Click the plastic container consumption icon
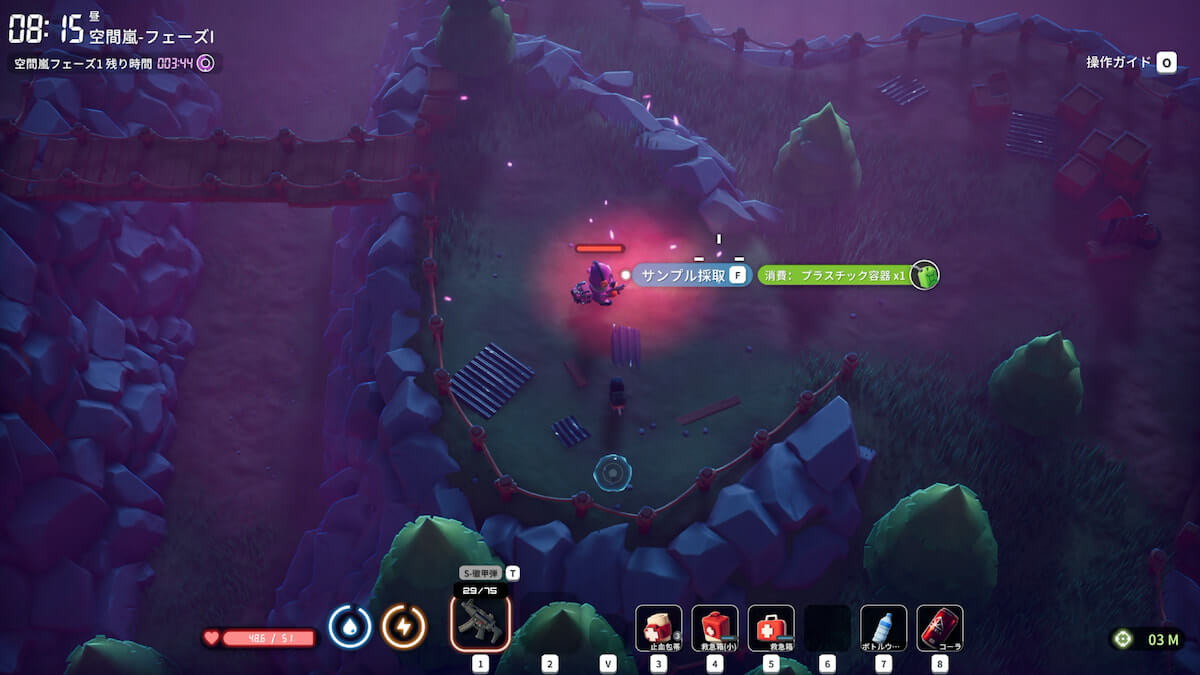 point(924,275)
